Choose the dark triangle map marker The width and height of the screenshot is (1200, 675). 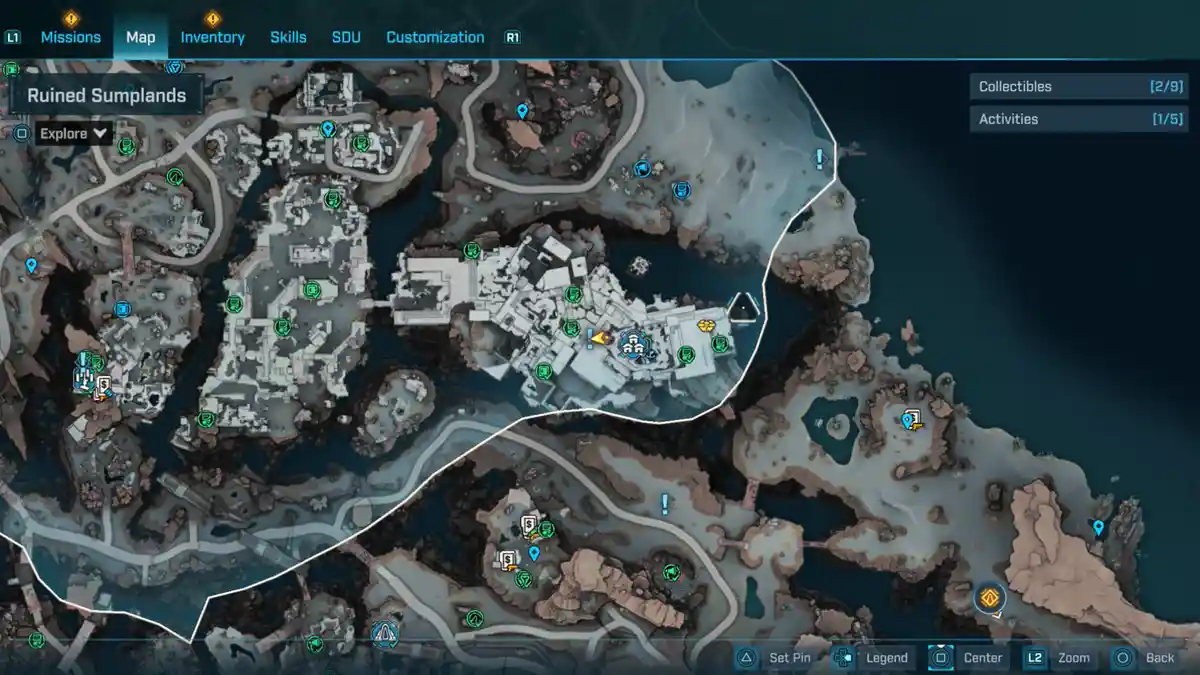tap(743, 308)
